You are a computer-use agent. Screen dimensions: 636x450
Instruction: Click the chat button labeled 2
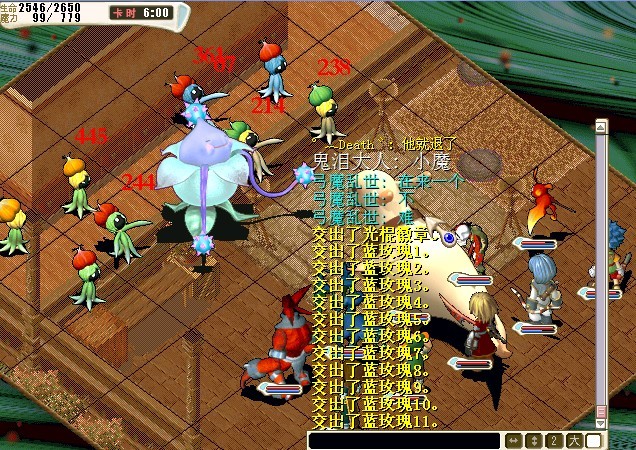pyautogui.click(x=554, y=441)
